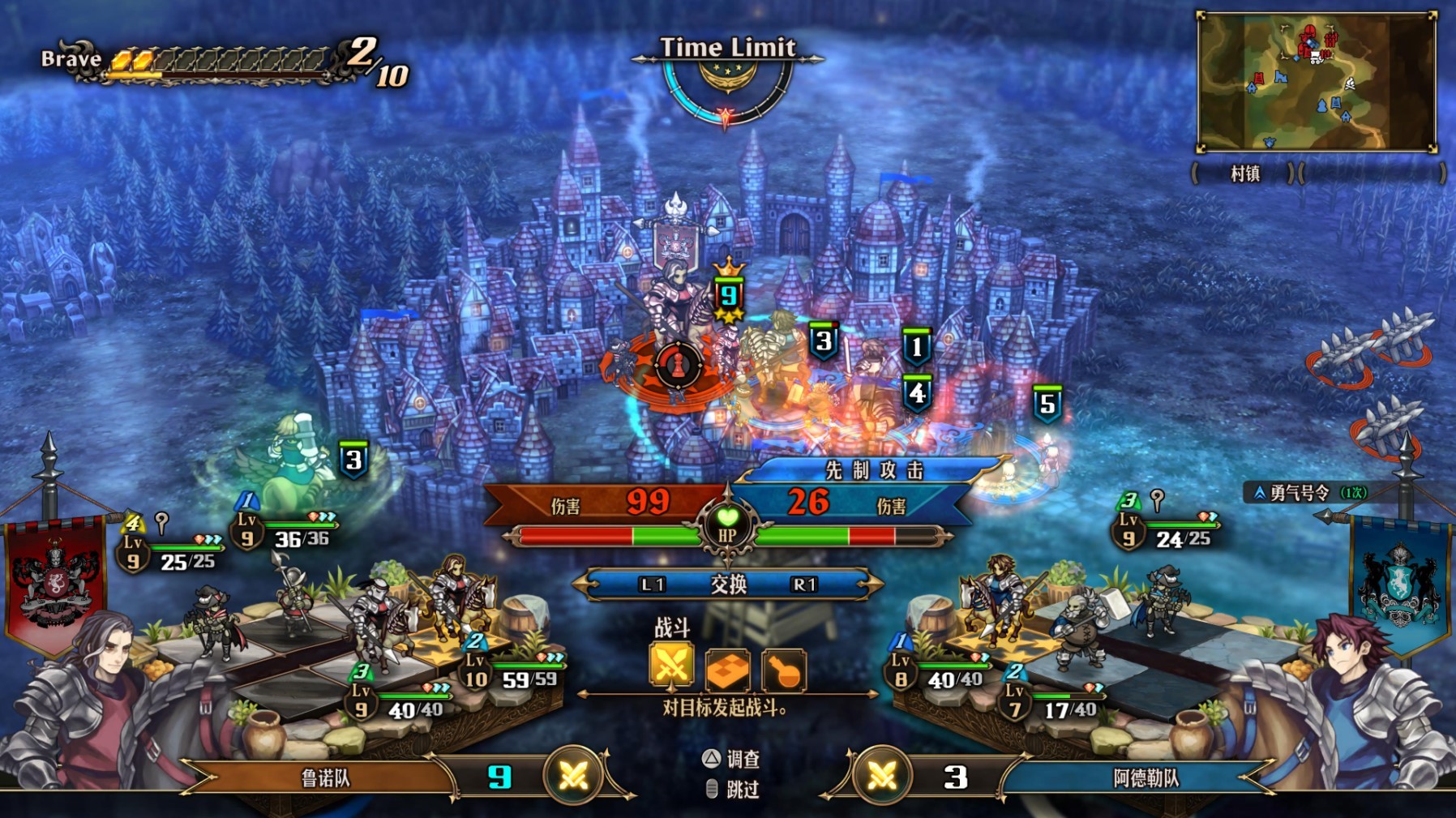The height and width of the screenshot is (818, 1456).
Task: Click the crowned number 9 unit marker
Action: (728, 293)
